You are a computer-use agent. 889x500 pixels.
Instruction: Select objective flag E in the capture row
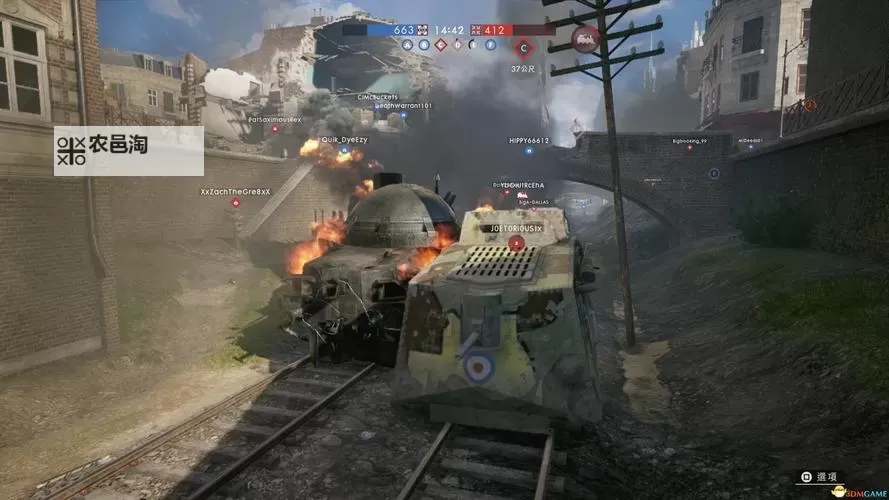point(475,45)
